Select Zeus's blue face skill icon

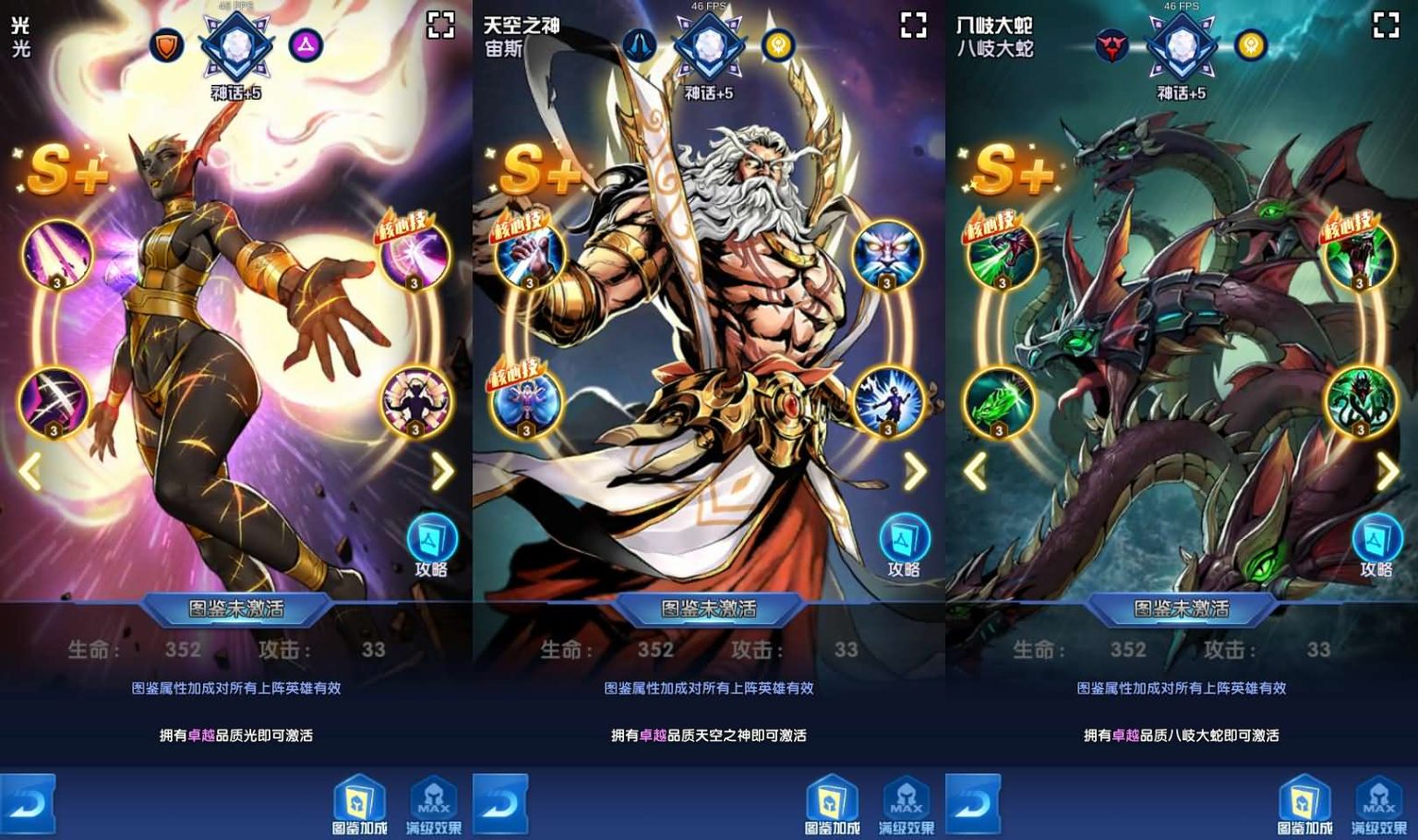pos(886,256)
